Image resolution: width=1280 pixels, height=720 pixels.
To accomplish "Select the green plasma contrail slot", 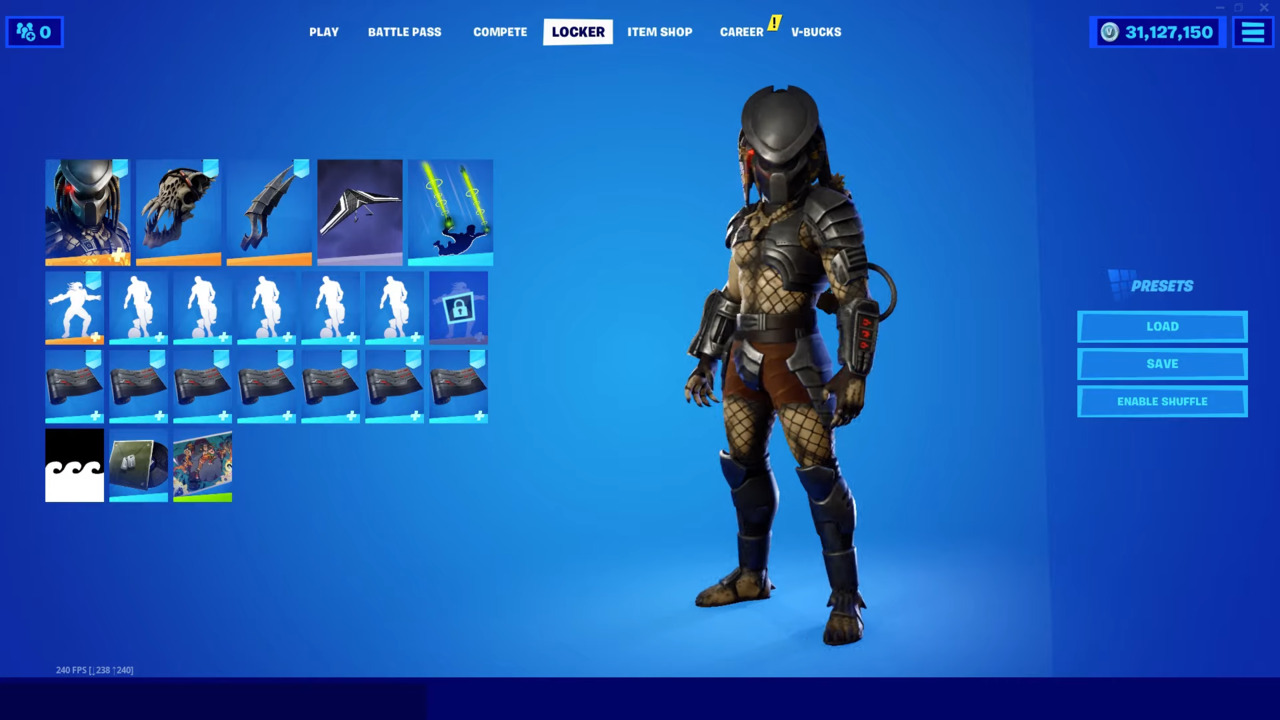I will 449,212.
